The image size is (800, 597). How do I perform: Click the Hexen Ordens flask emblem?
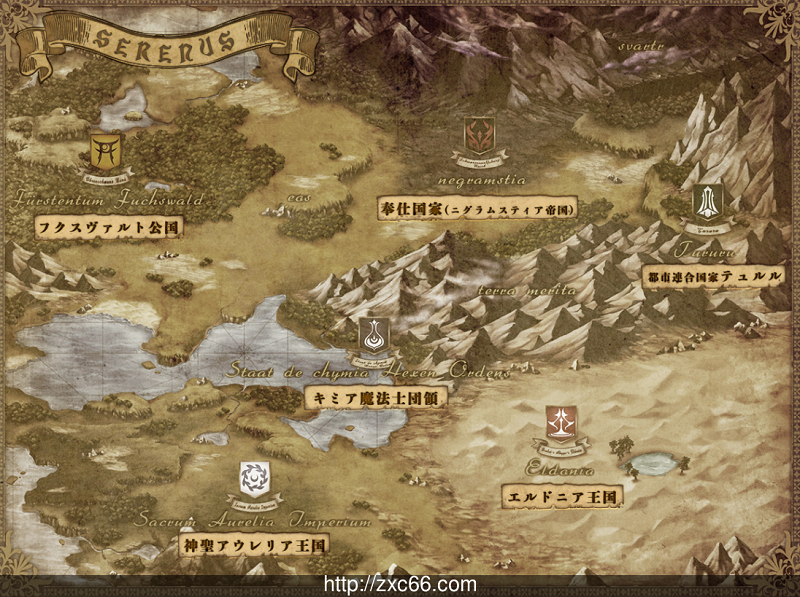[x=373, y=335]
